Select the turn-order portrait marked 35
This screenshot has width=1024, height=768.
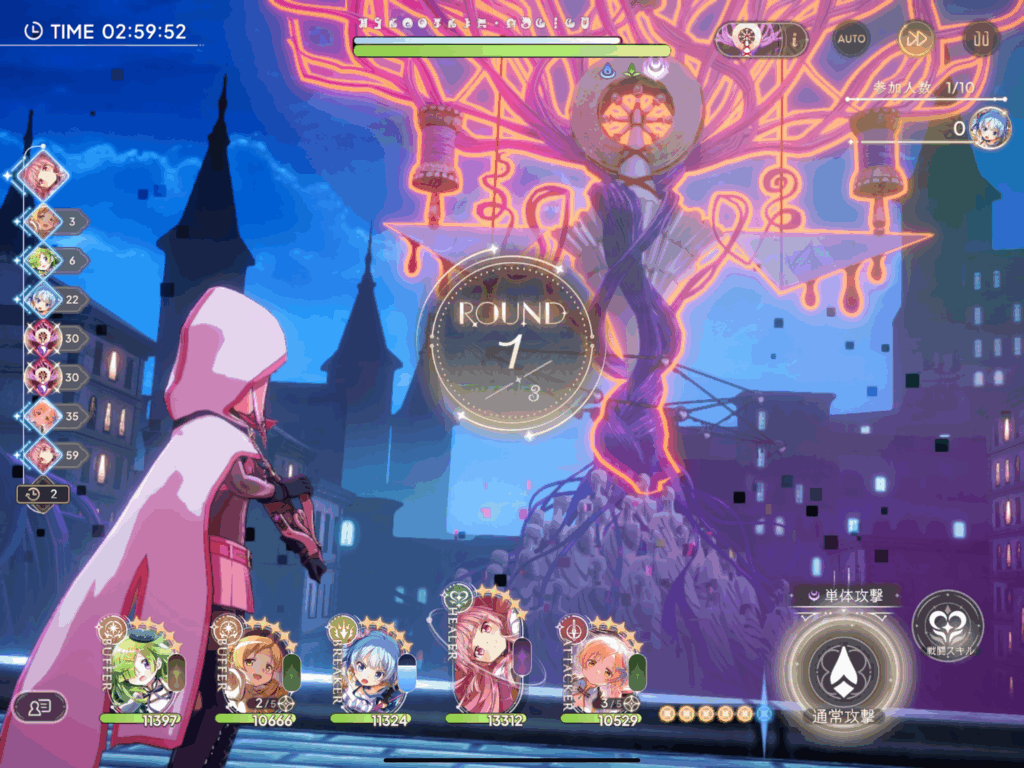coord(42,415)
